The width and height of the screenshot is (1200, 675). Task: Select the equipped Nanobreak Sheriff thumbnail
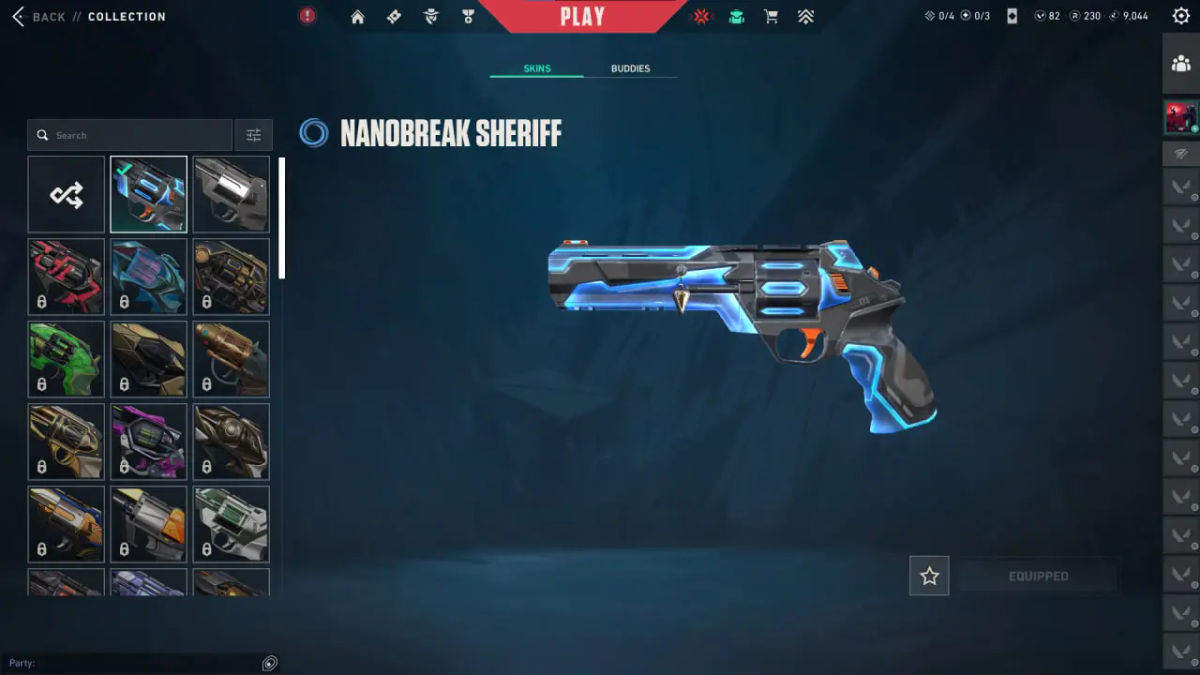[x=148, y=194]
